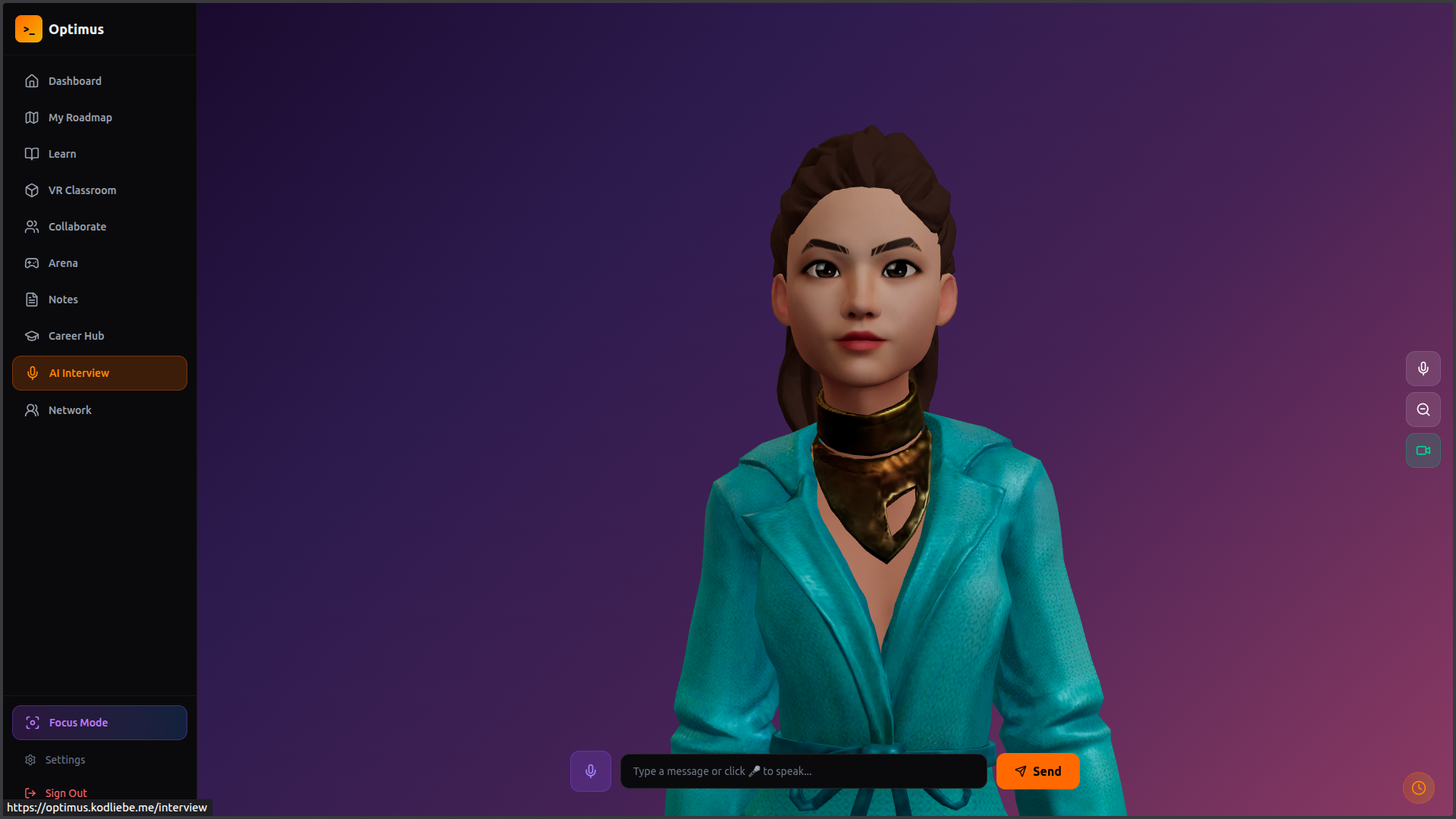
Task: Open the Learn section
Action: [62, 154]
